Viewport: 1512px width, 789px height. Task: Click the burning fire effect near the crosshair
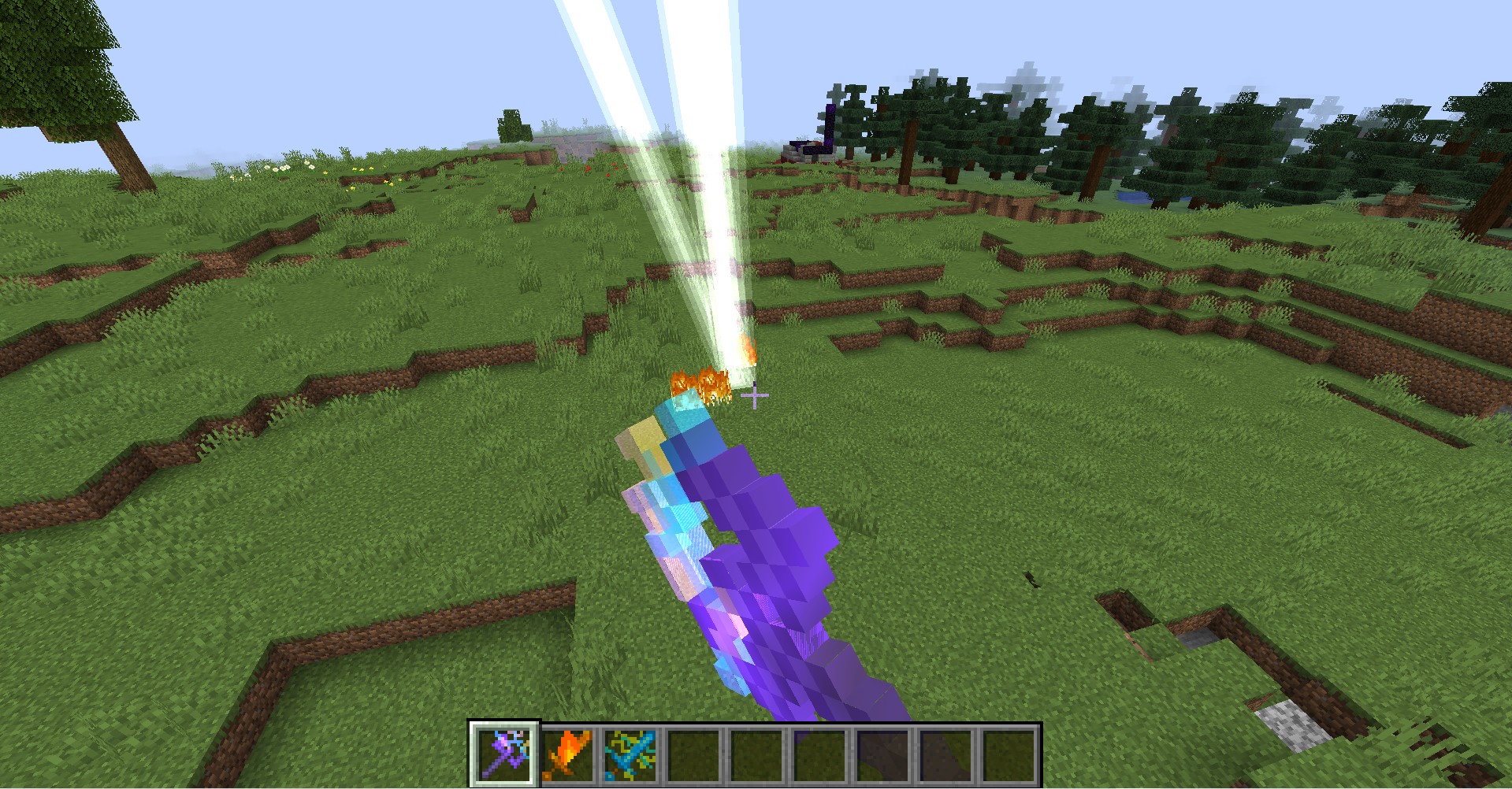pyautogui.click(x=696, y=380)
